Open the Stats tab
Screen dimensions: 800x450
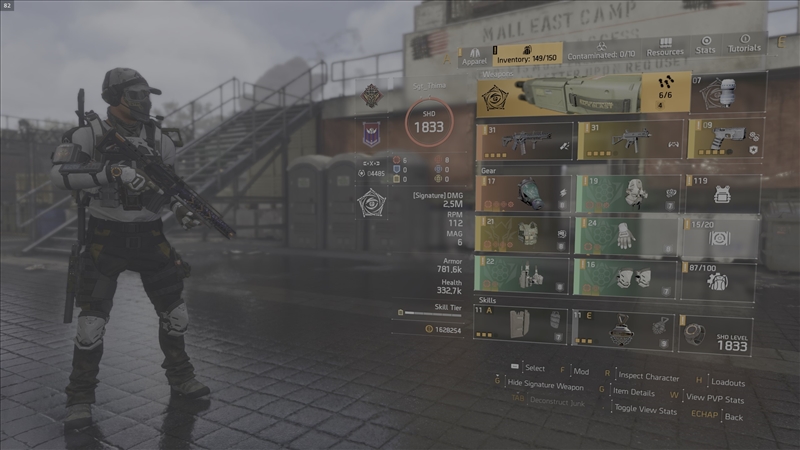coord(706,46)
